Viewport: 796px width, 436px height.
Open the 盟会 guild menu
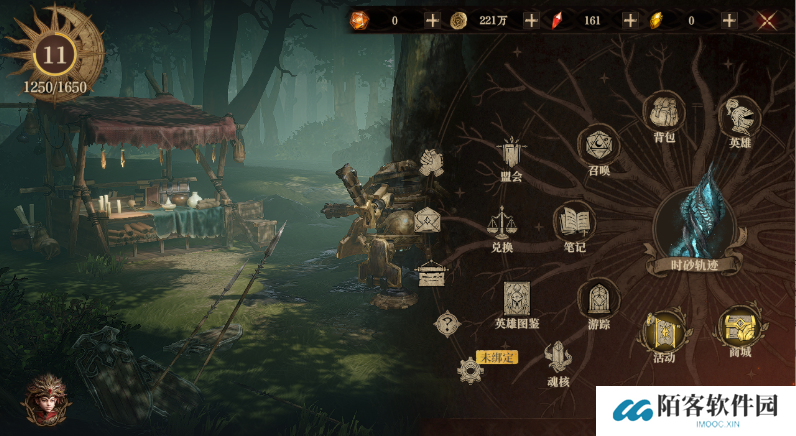(x=512, y=155)
